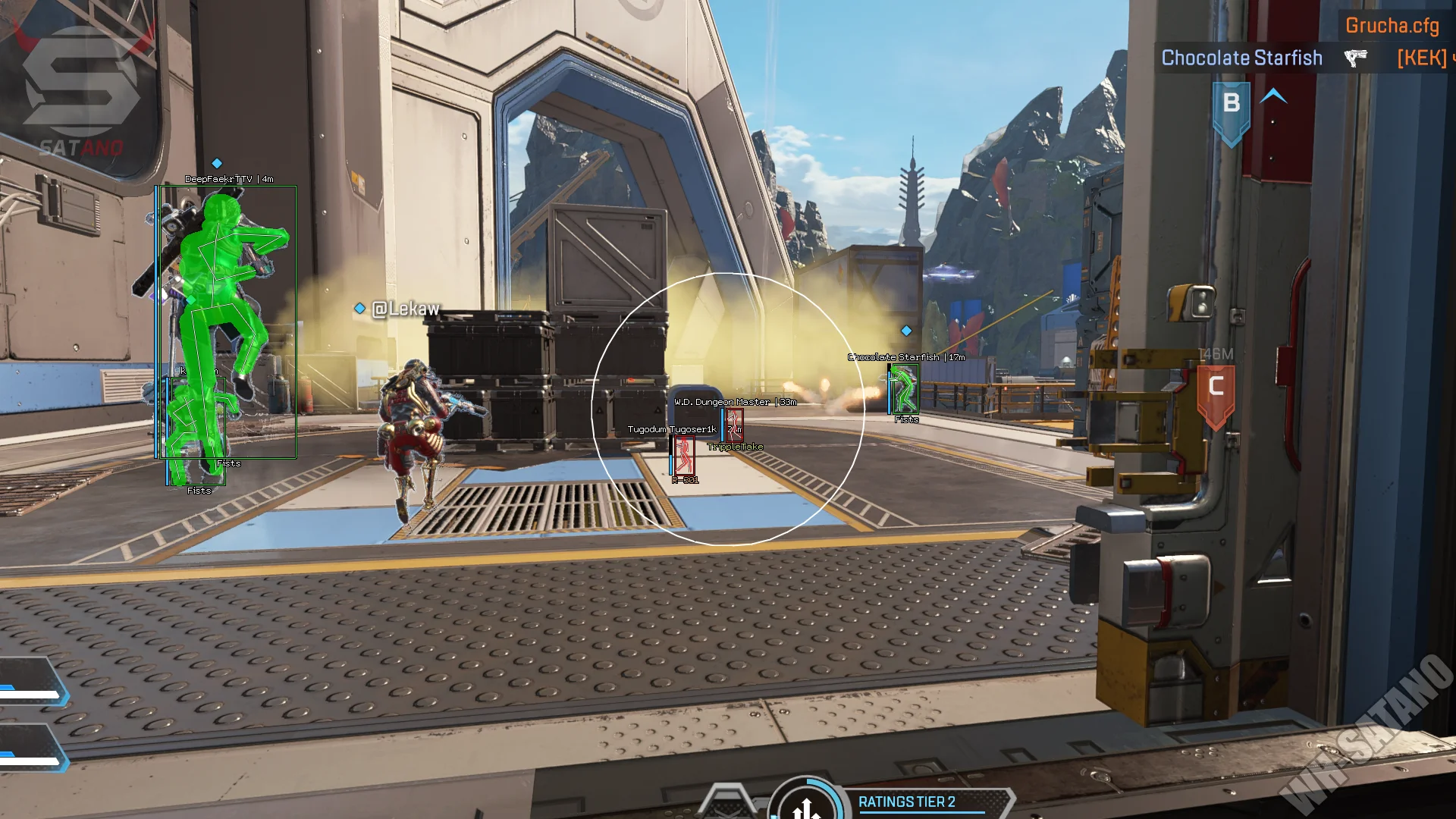The width and height of the screenshot is (1456, 819).
Task: Open the Ratings Tier 2 indicator
Action: pos(906,802)
